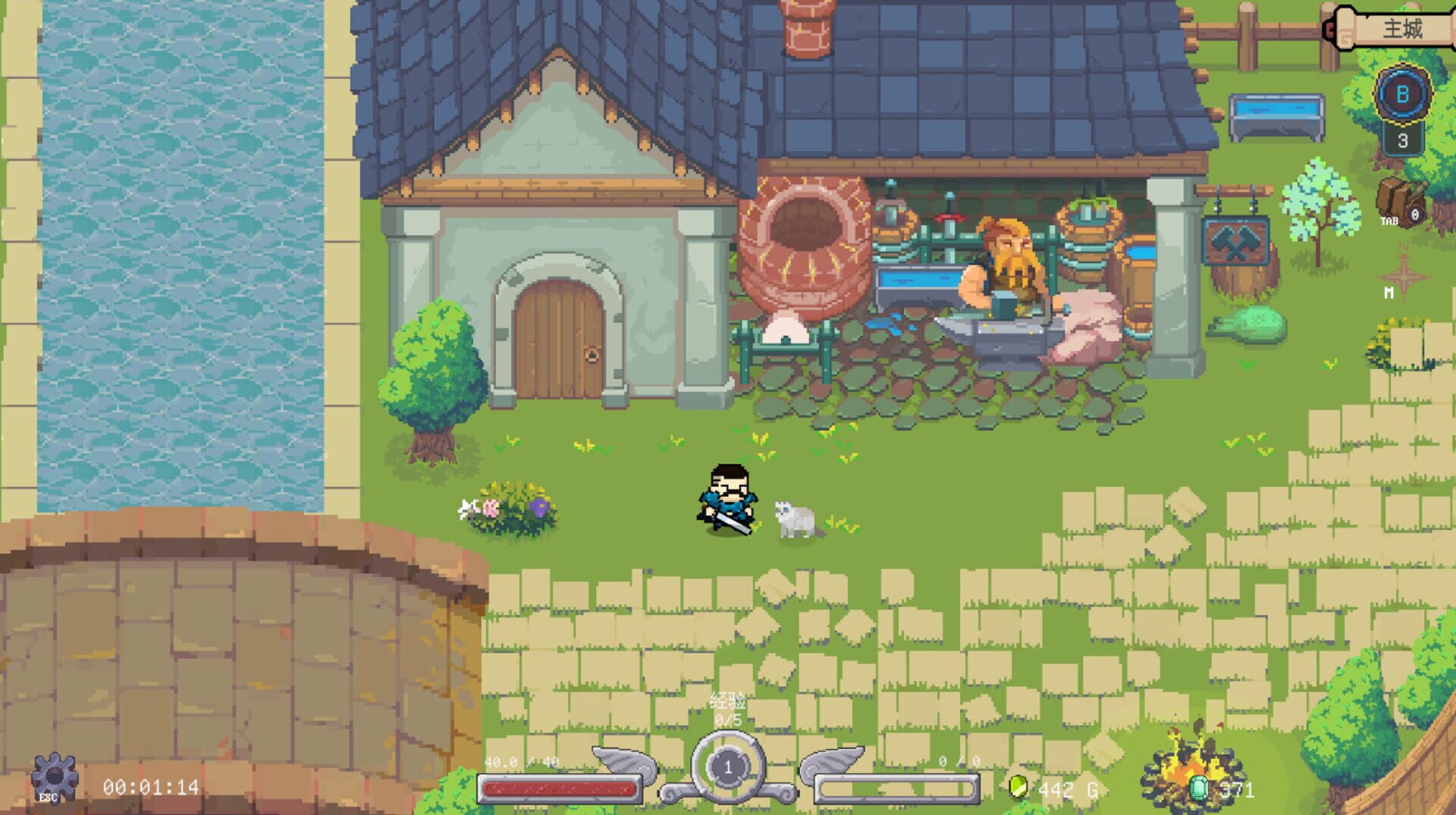Image resolution: width=1456 pixels, height=815 pixels.
Task: Activate the B skill ability icon
Action: pyautogui.click(x=1403, y=96)
